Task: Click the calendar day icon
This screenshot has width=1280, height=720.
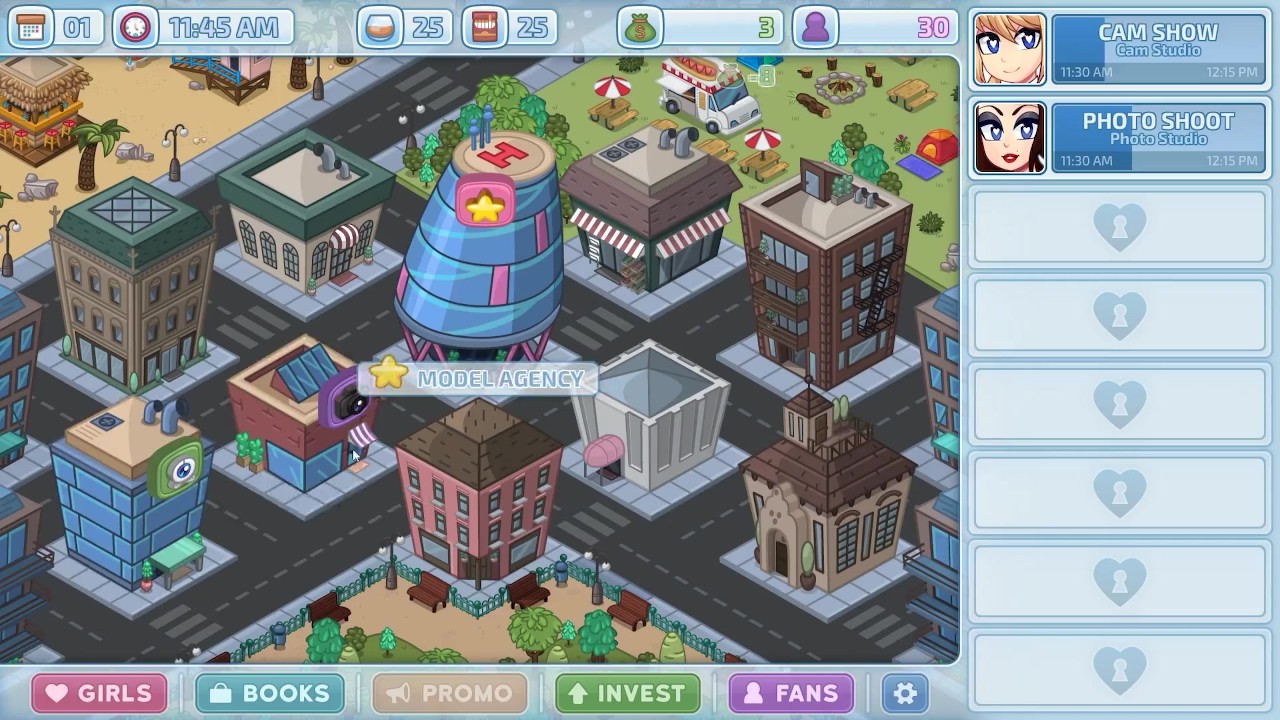Action: [31, 28]
